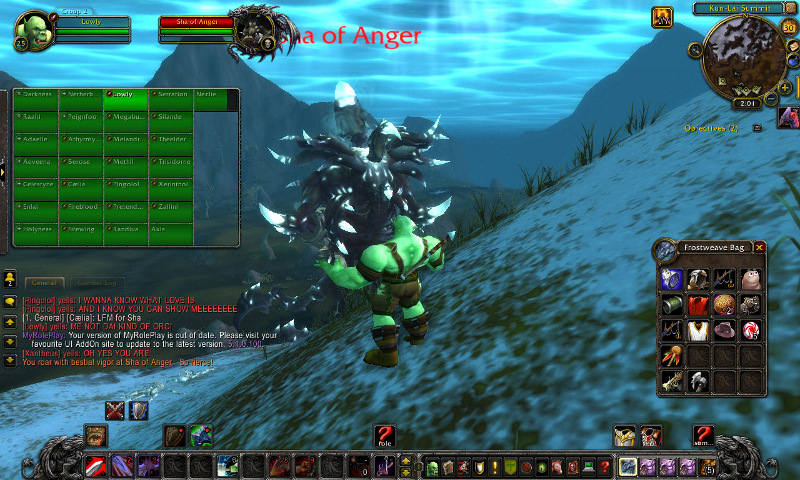Close the Frostweave Bag window
This screenshot has height=480, width=800.
(x=760, y=247)
